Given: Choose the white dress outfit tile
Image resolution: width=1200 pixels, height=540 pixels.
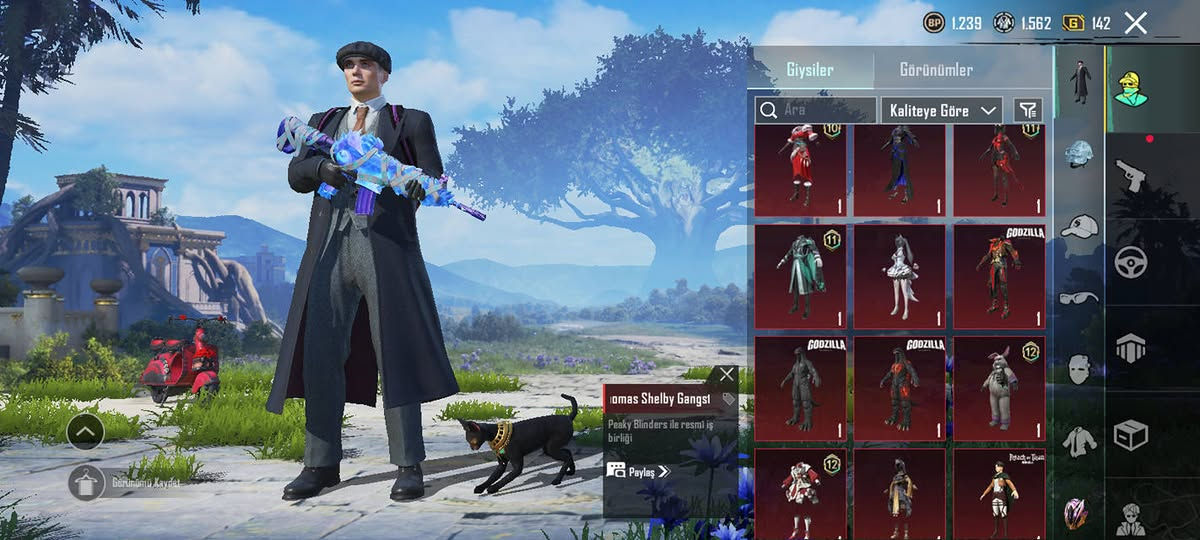Looking at the screenshot, I should click(x=899, y=276).
